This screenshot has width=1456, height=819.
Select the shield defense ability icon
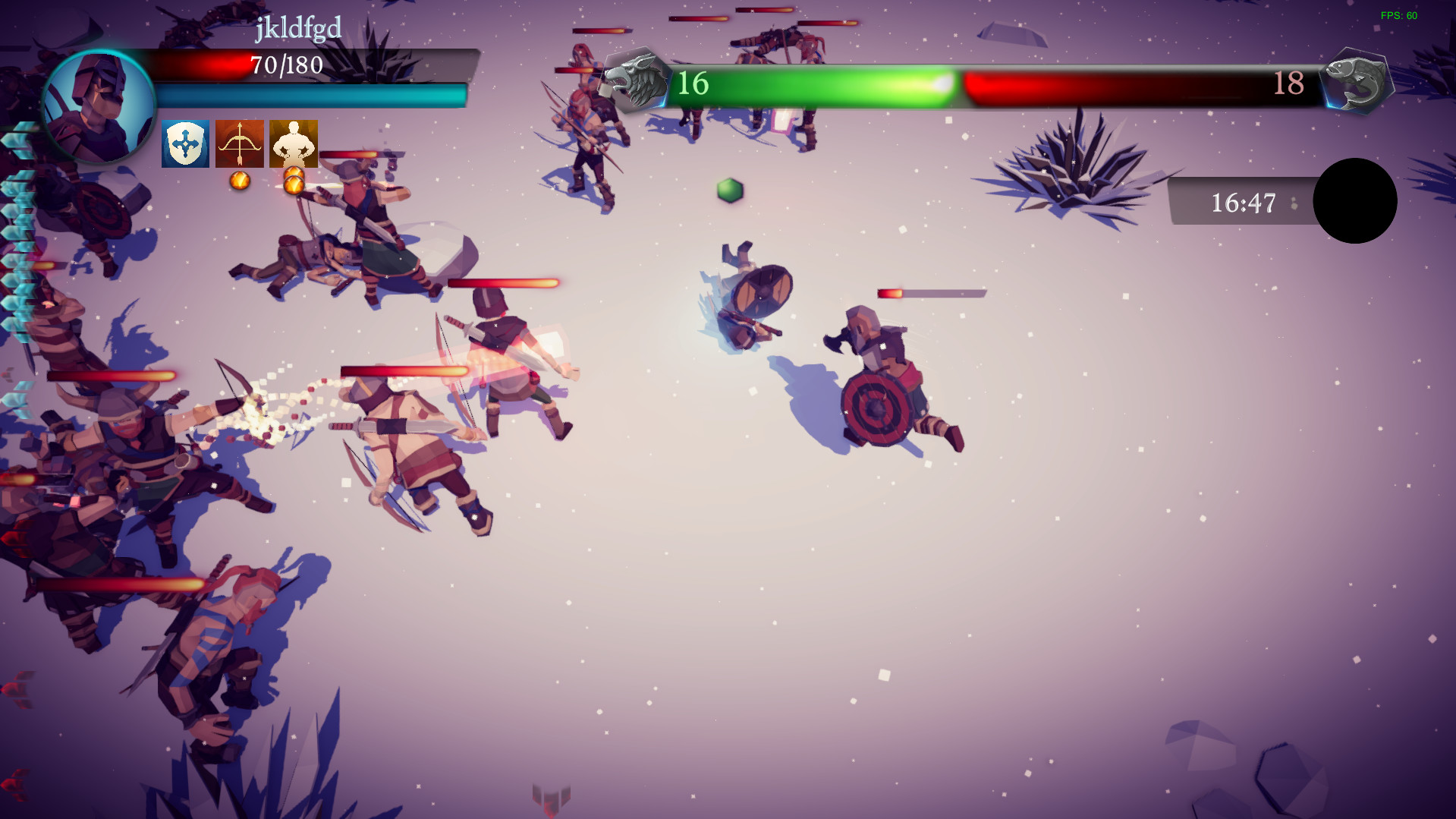tap(184, 143)
